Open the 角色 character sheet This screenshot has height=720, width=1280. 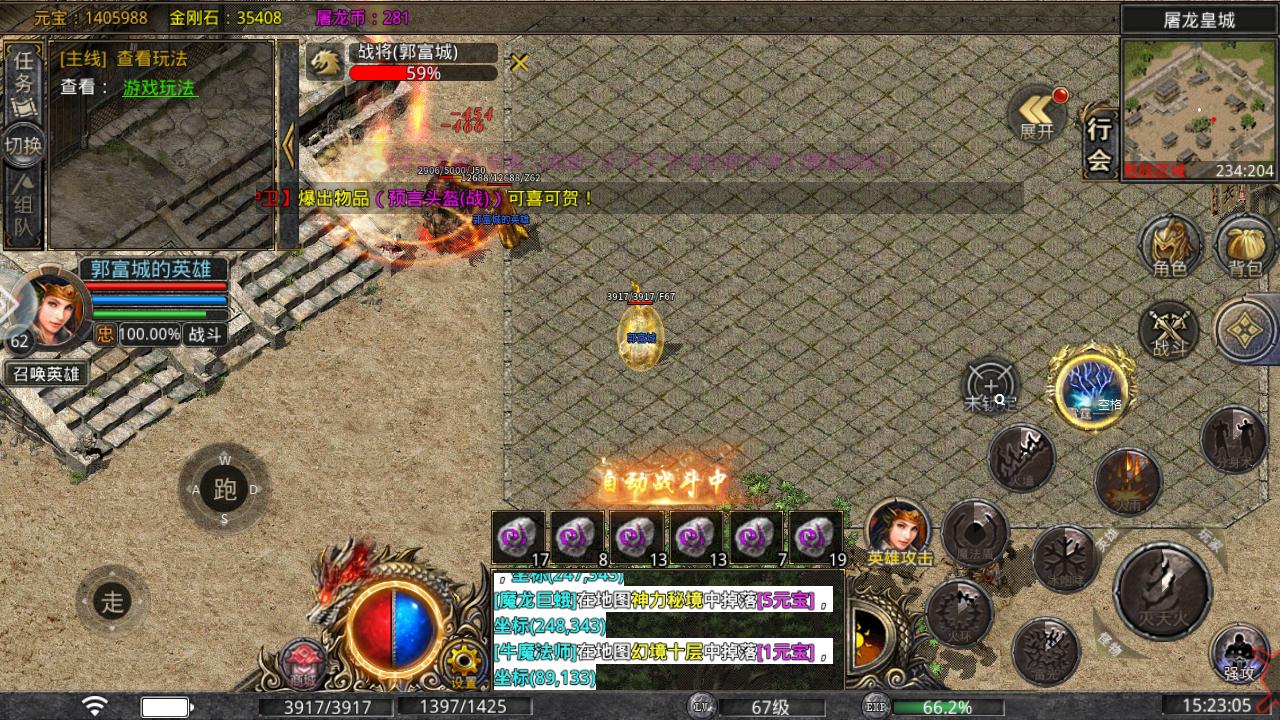tap(1170, 246)
